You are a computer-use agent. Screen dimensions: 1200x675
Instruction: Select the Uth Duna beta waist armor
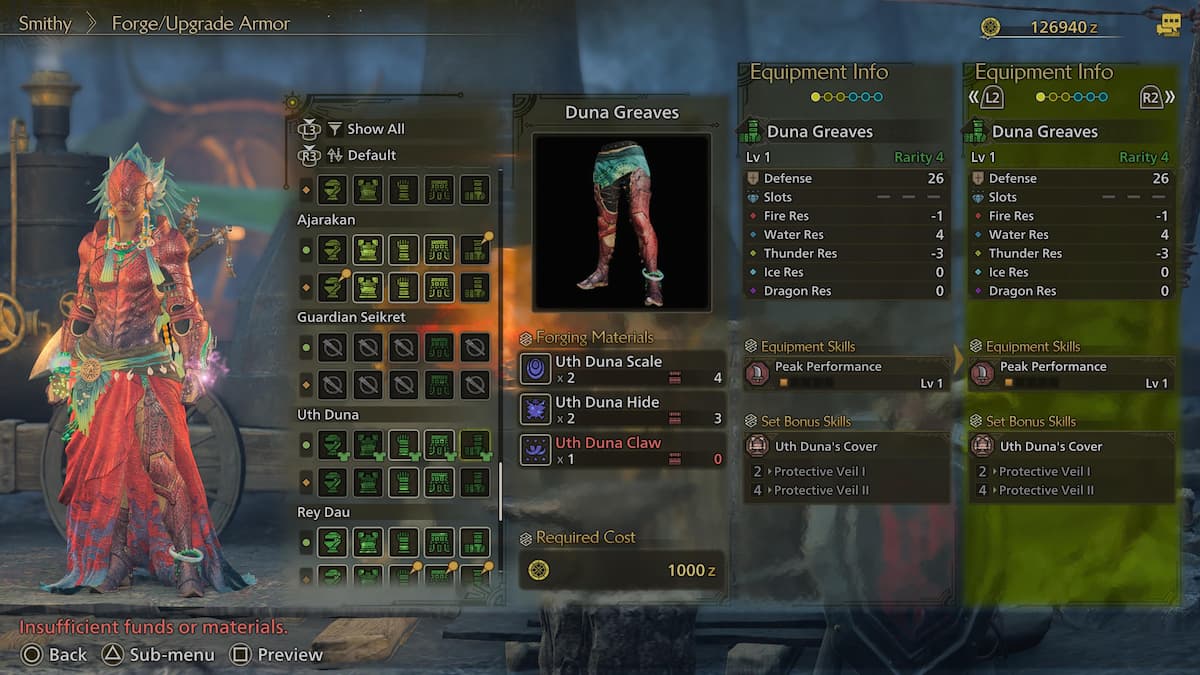pos(438,482)
